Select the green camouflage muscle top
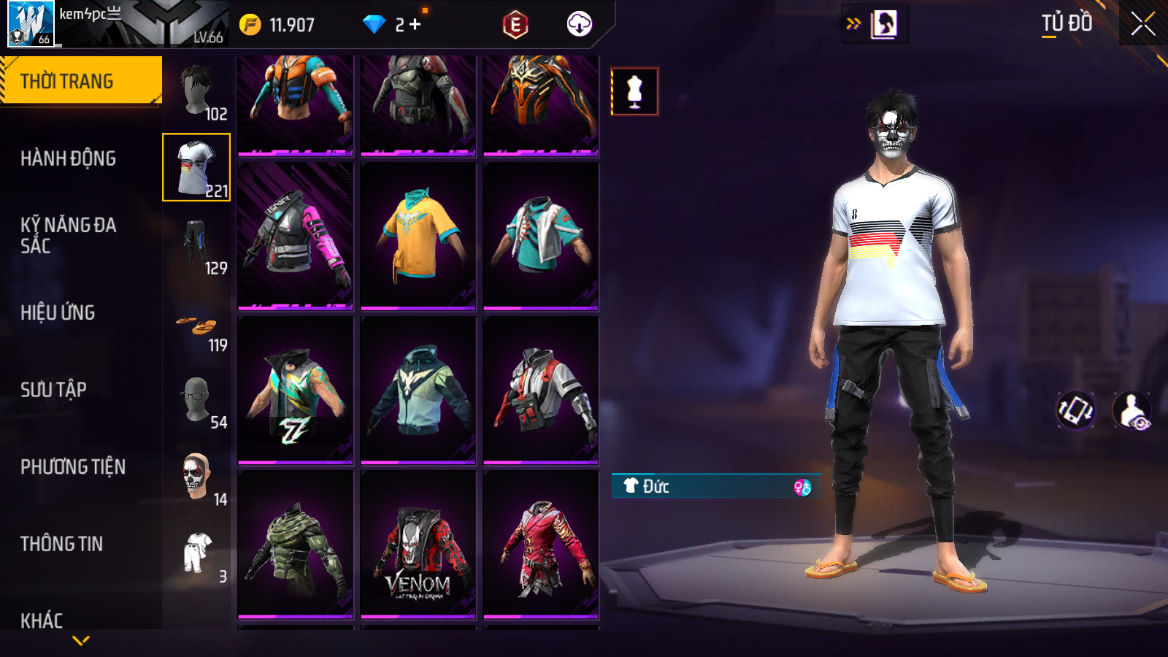 [296, 545]
